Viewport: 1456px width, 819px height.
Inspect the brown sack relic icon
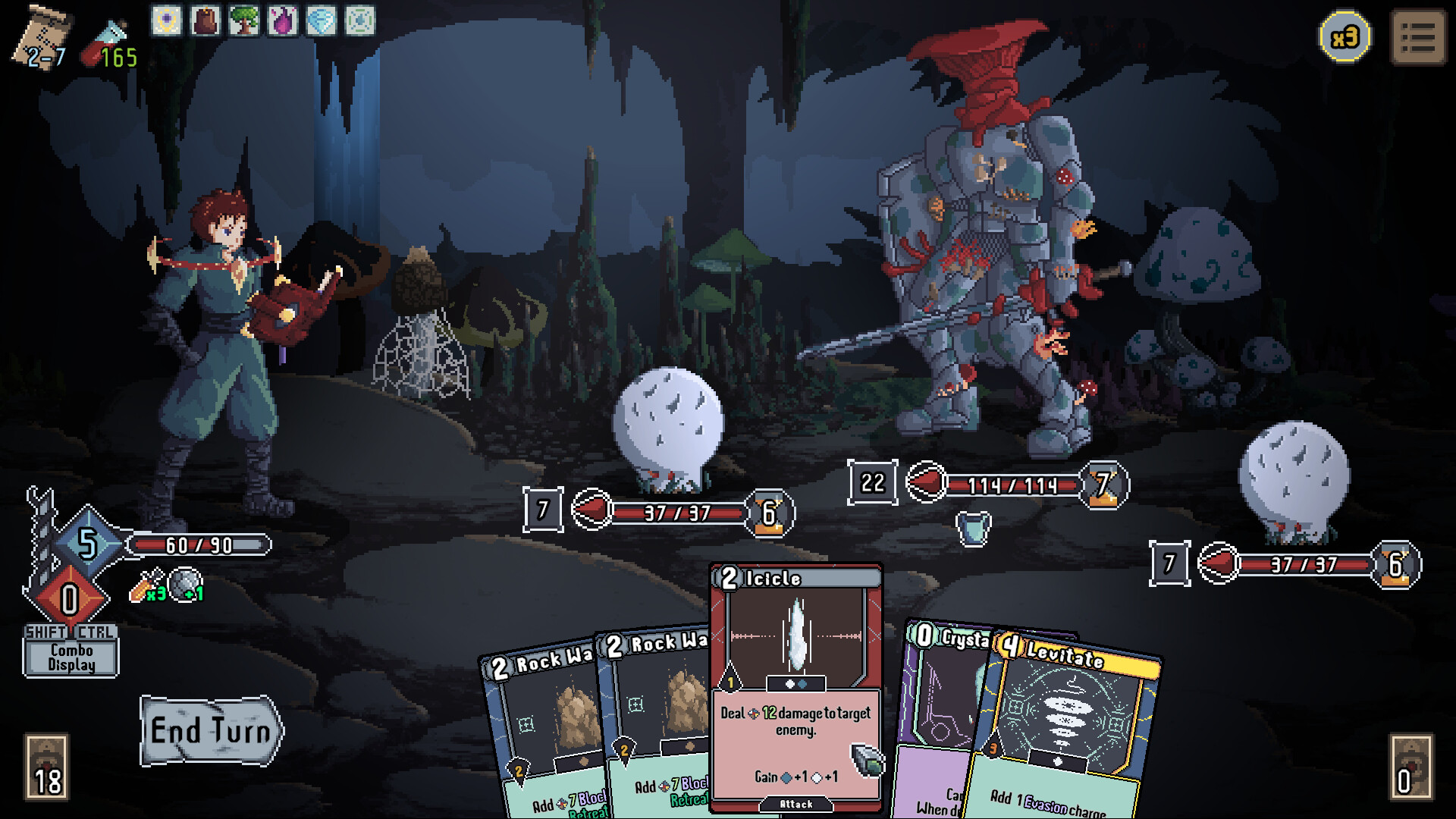(206, 20)
